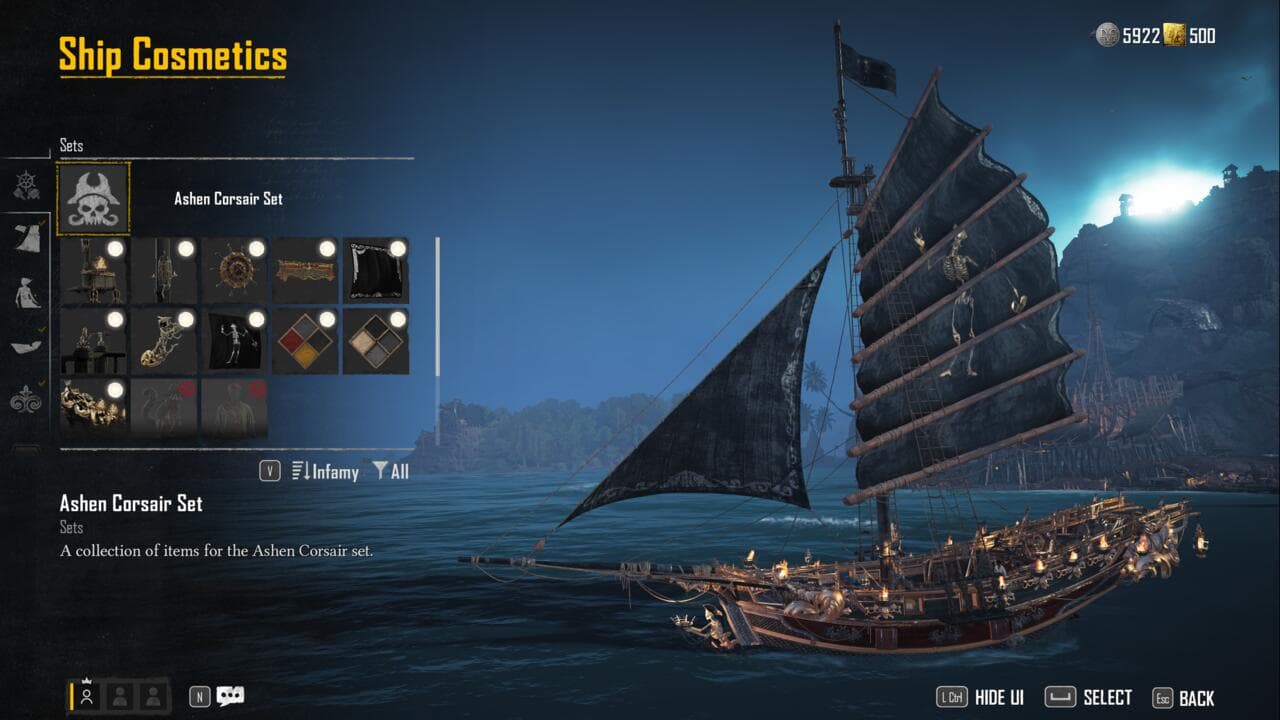Screen dimensions: 1280x720
Task: Open the All filter option
Action: click(x=391, y=471)
